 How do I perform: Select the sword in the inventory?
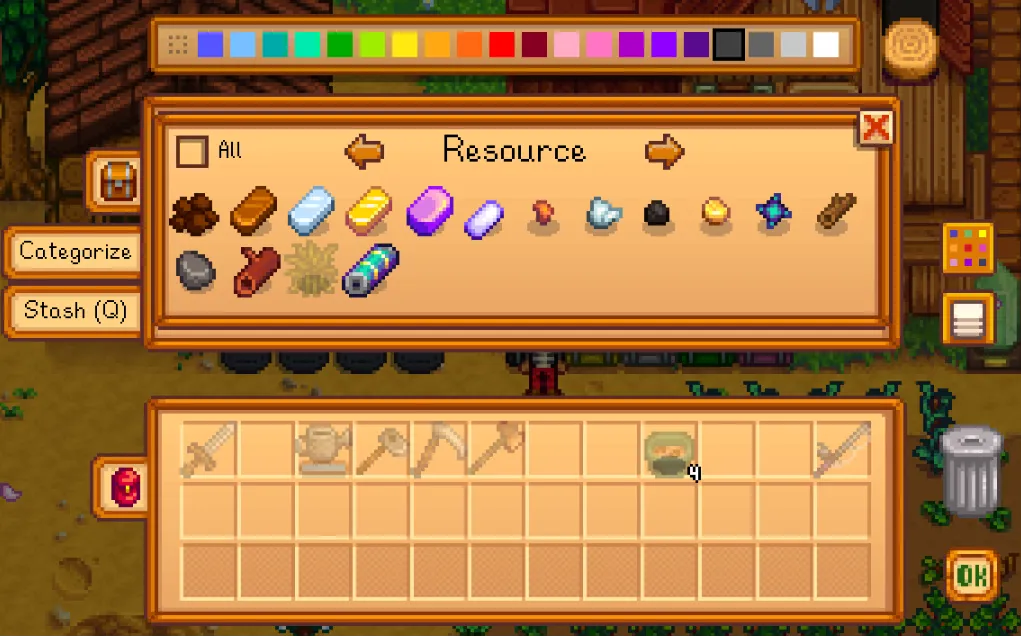(x=209, y=449)
